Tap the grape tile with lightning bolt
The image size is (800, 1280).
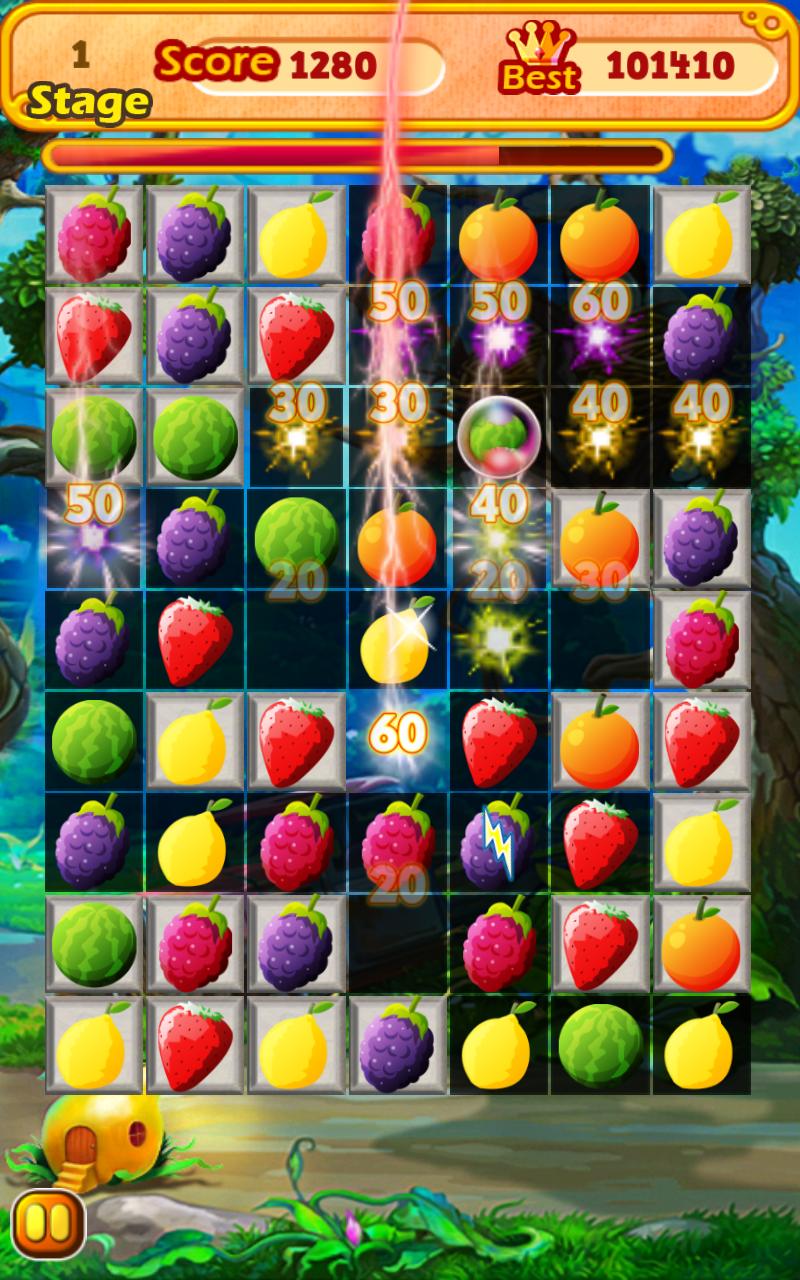497,840
